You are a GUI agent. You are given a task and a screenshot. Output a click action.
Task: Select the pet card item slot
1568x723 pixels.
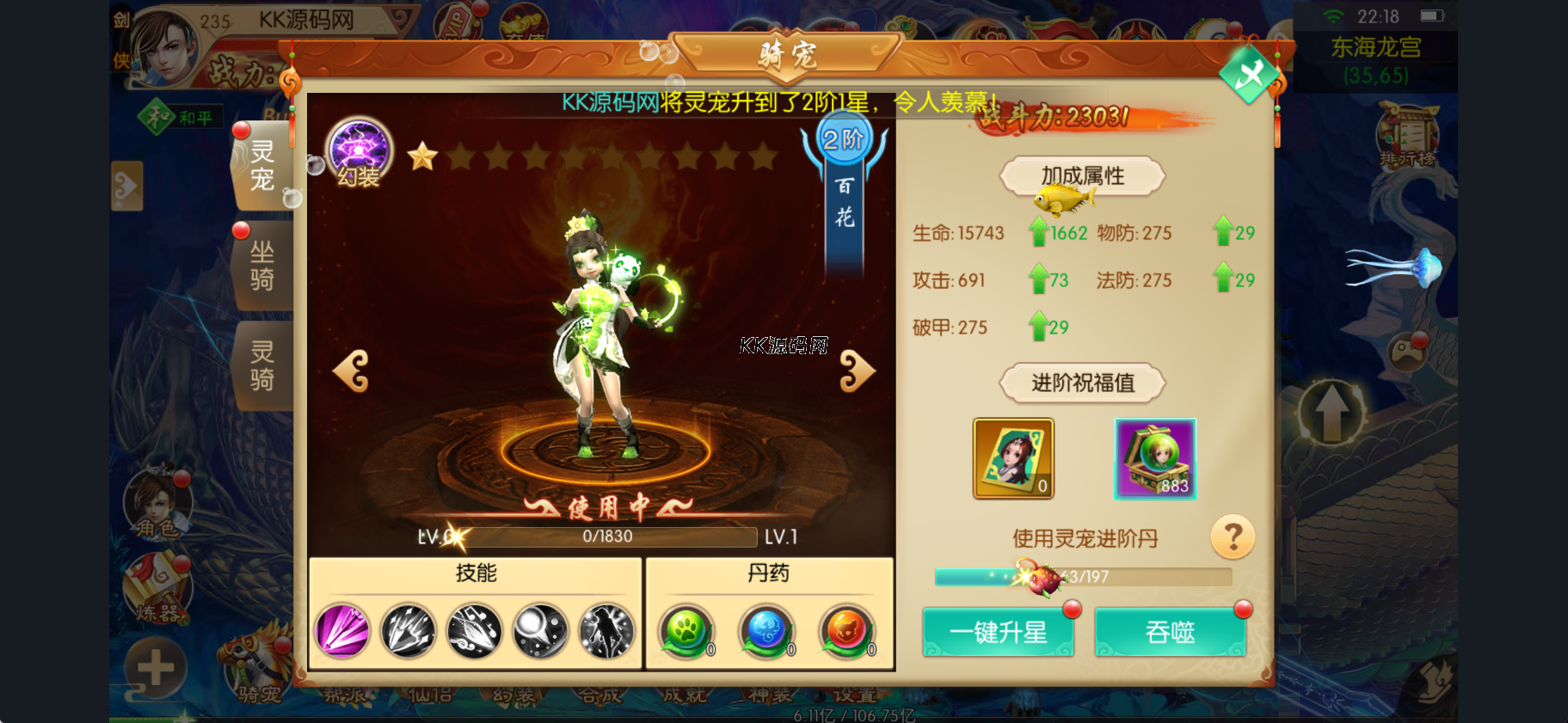(1013, 458)
